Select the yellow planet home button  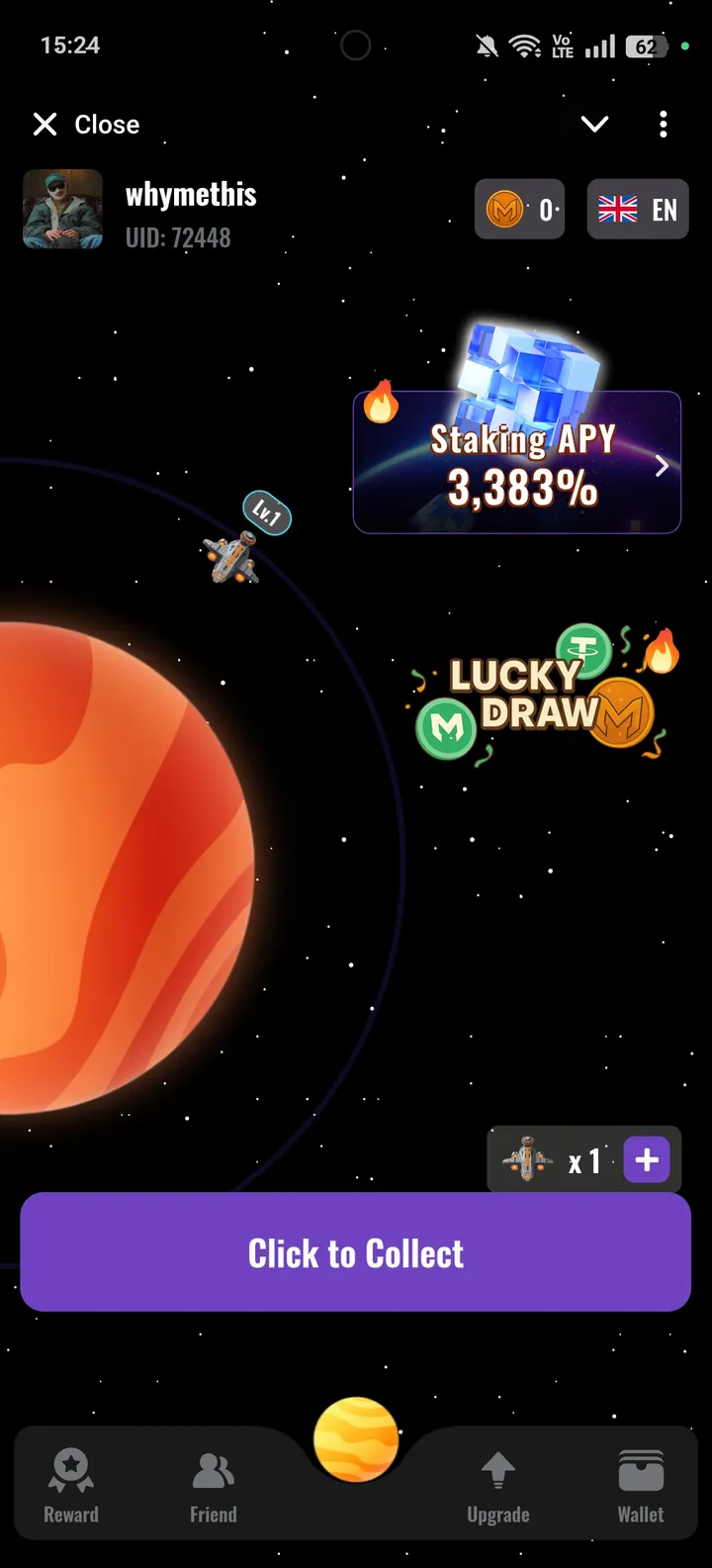[x=356, y=1439]
